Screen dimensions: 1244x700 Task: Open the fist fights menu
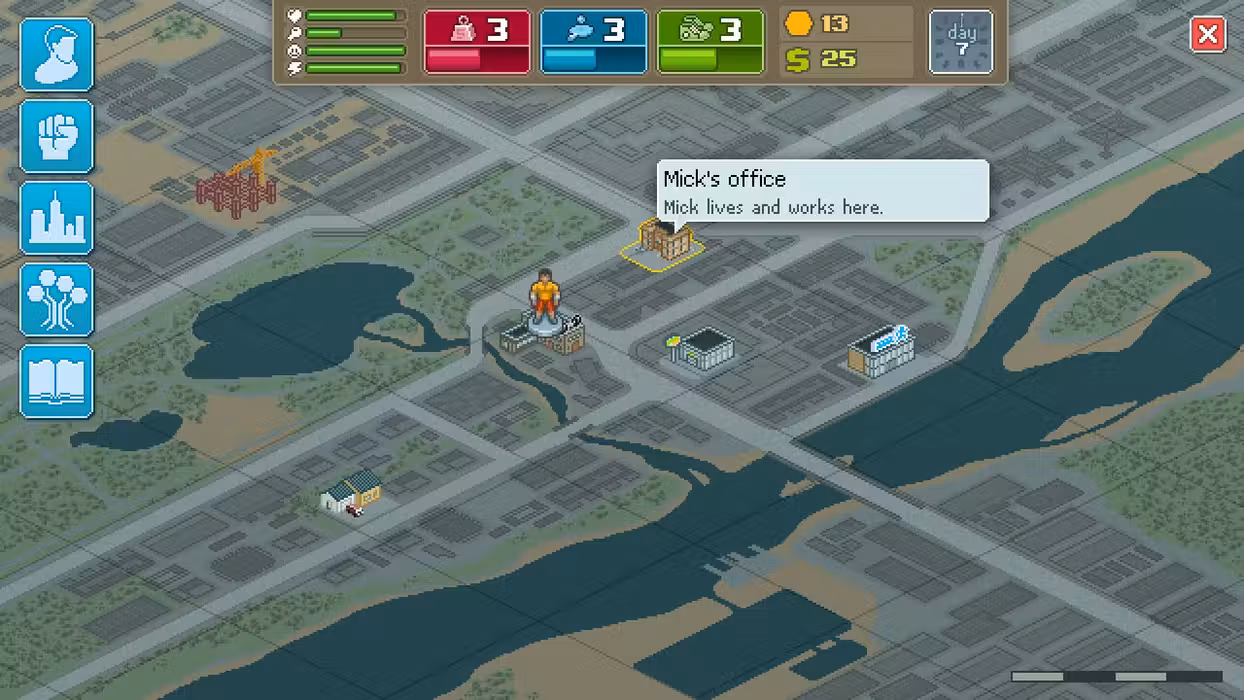click(x=57, y=136)
